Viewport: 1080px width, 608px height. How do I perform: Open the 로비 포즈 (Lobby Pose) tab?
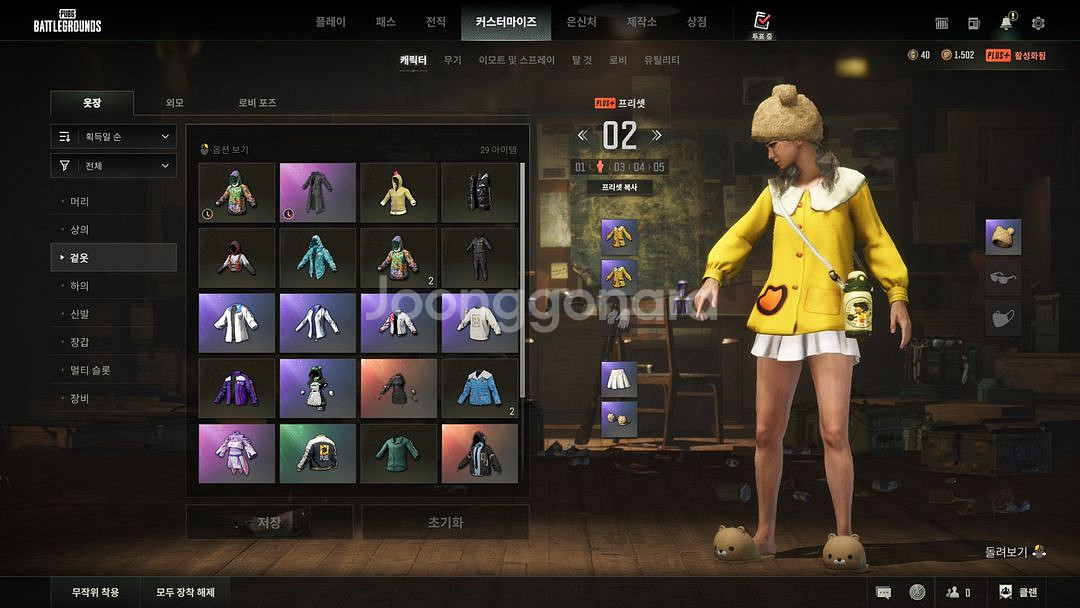point(257,103)
